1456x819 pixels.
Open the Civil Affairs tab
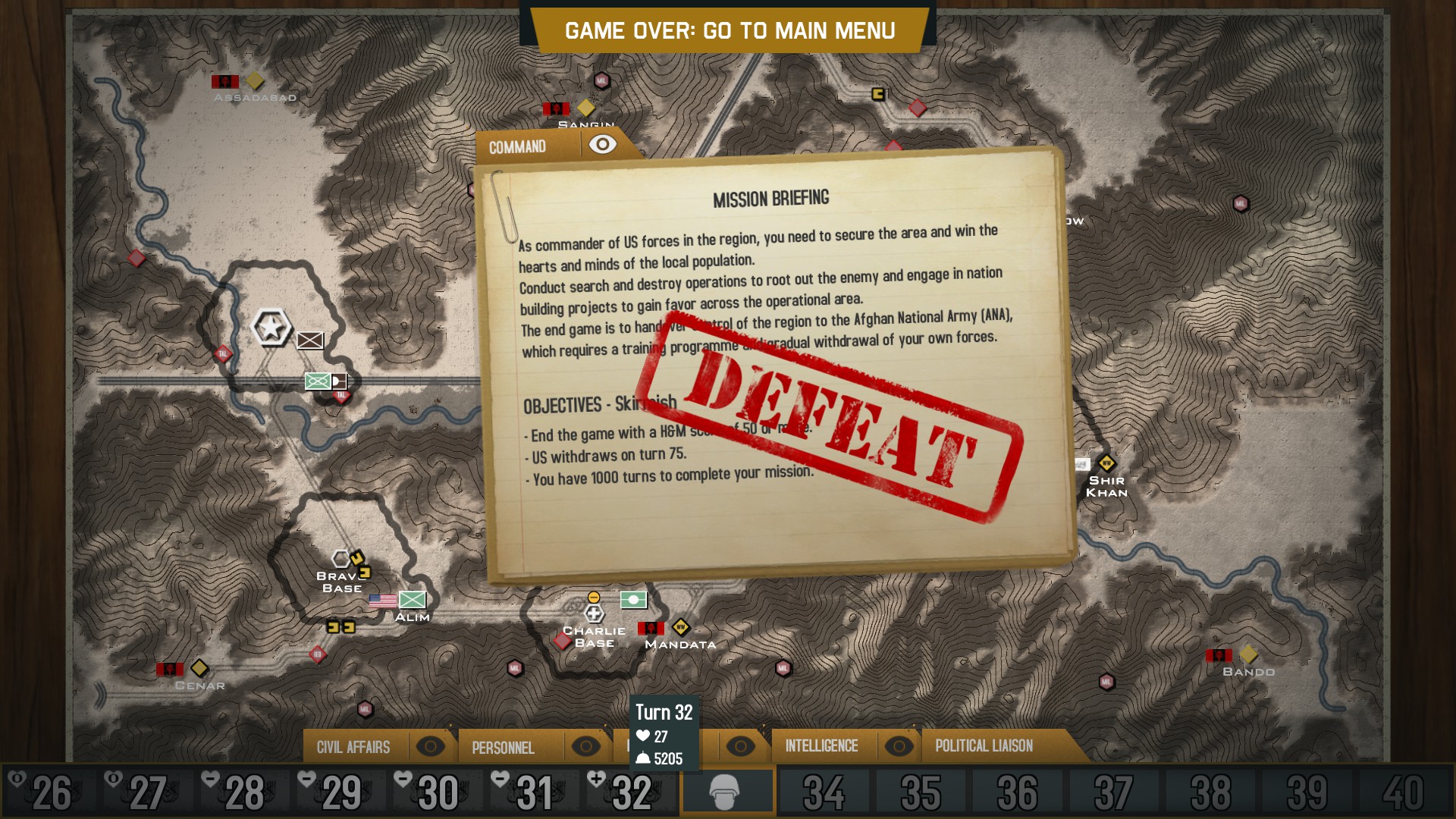(353, 747)
